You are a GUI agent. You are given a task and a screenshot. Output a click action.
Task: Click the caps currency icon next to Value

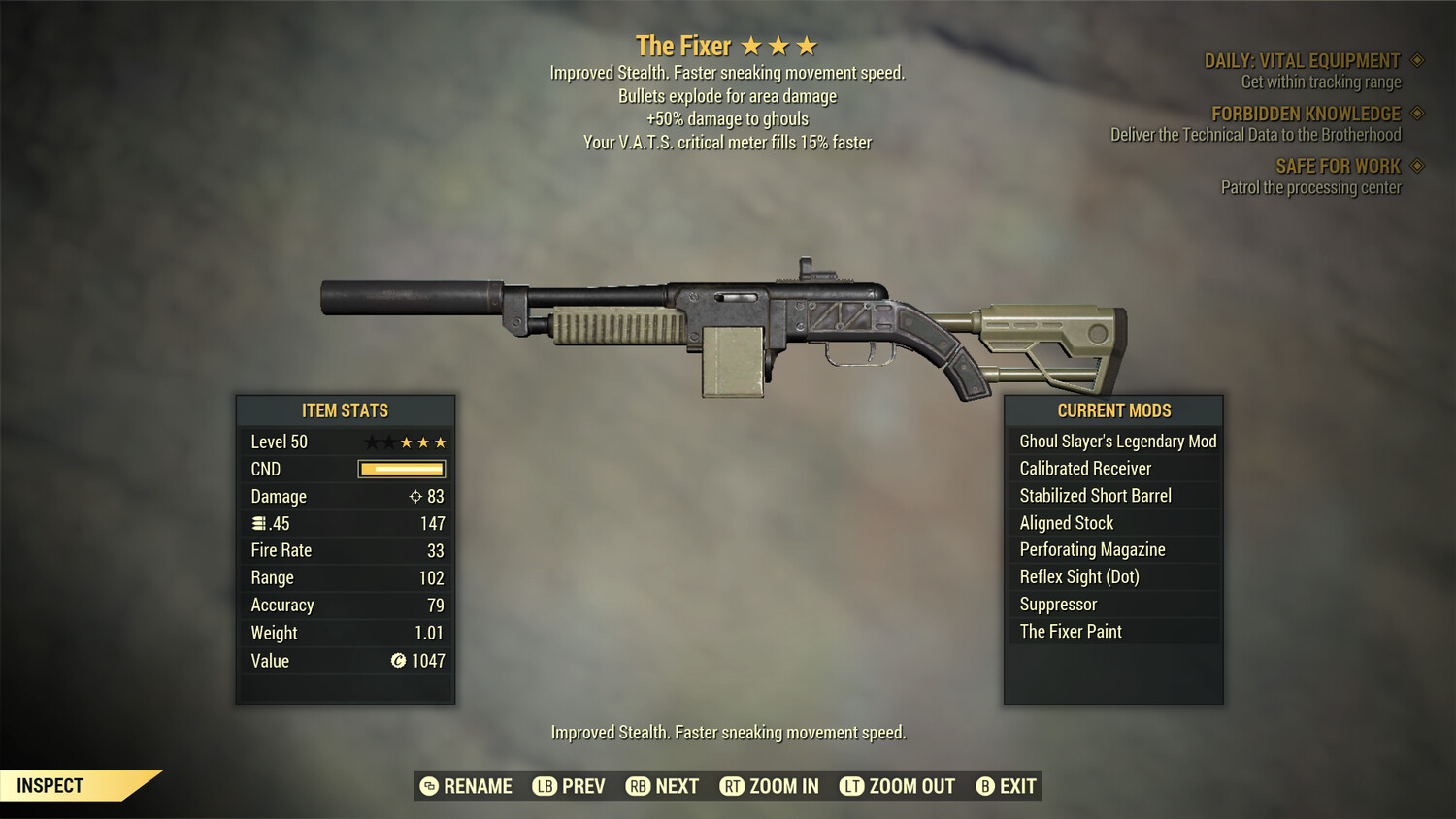(x=397, y=661)
